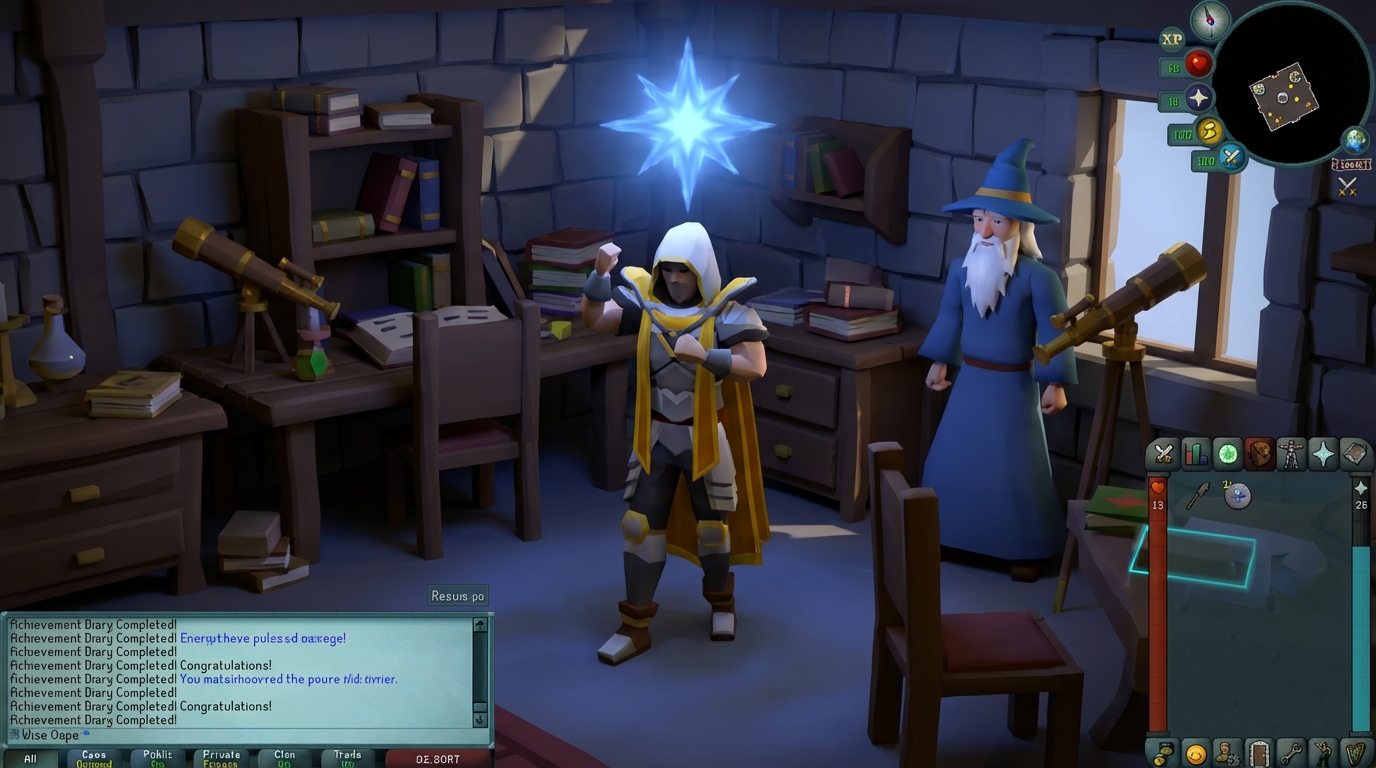Open the music player harp tab

pyautogui.click(x=1354, y=755)
